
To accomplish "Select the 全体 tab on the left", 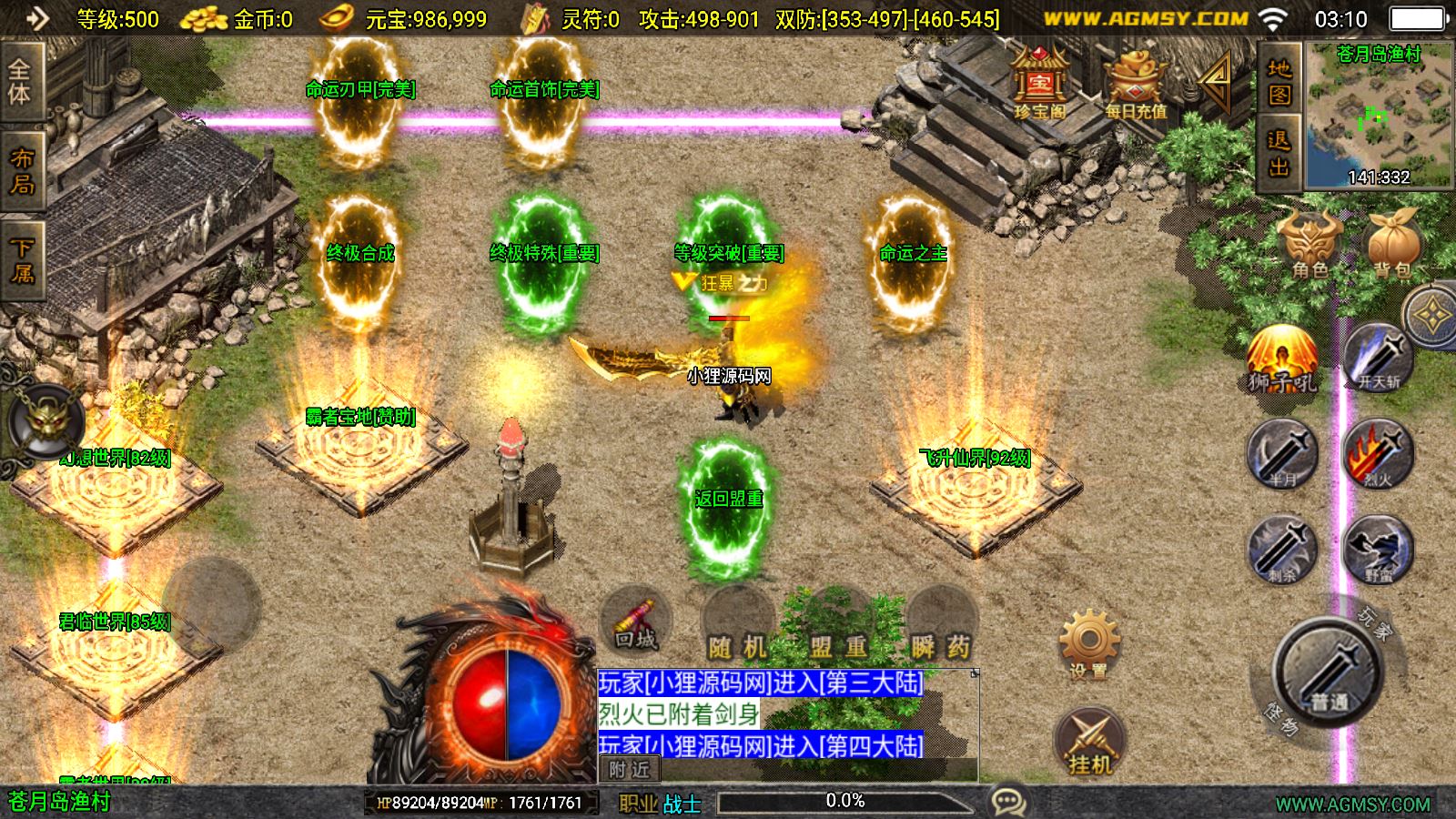I will (20, 82).
